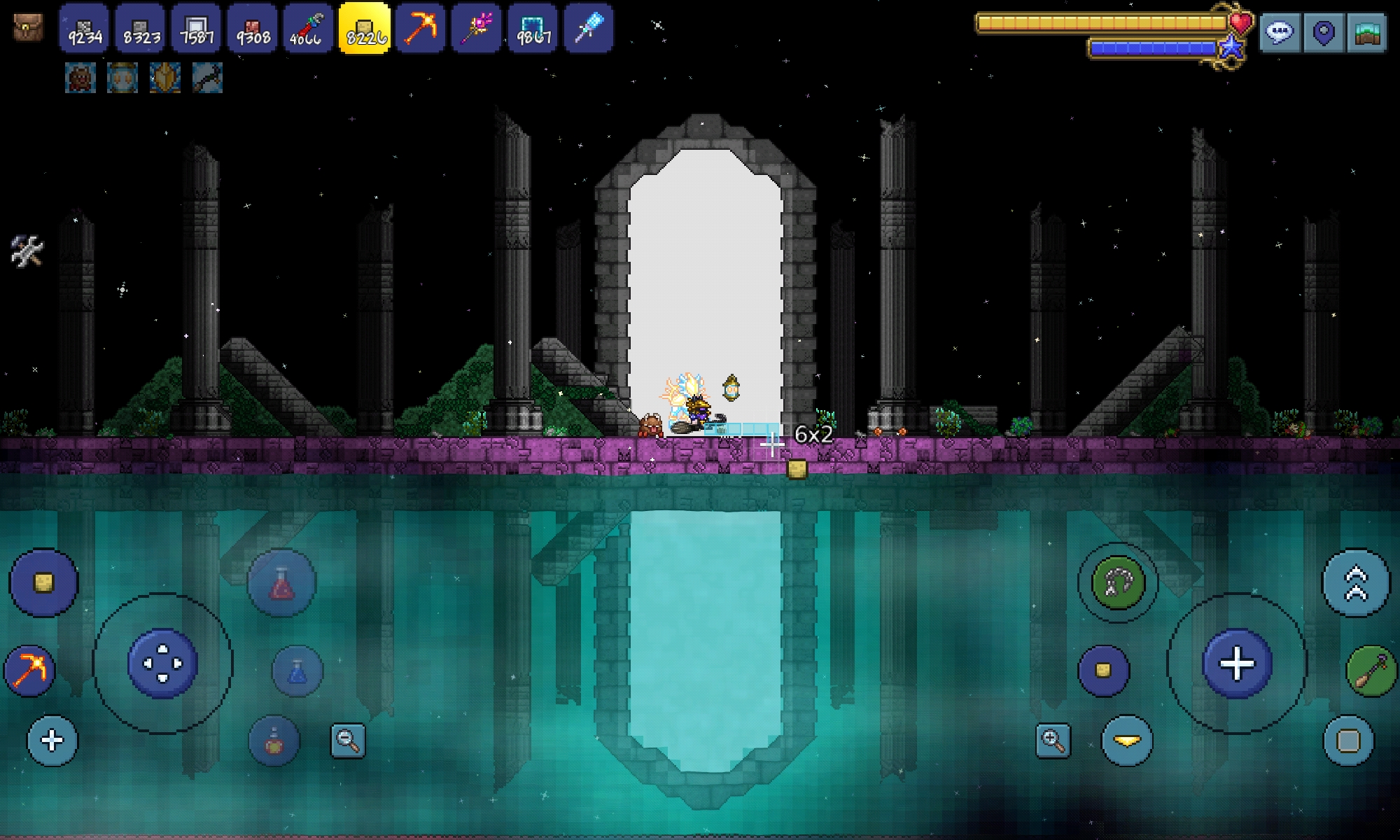
Task: Choose the hotbar stack numbered 7587
Action: 197,29
